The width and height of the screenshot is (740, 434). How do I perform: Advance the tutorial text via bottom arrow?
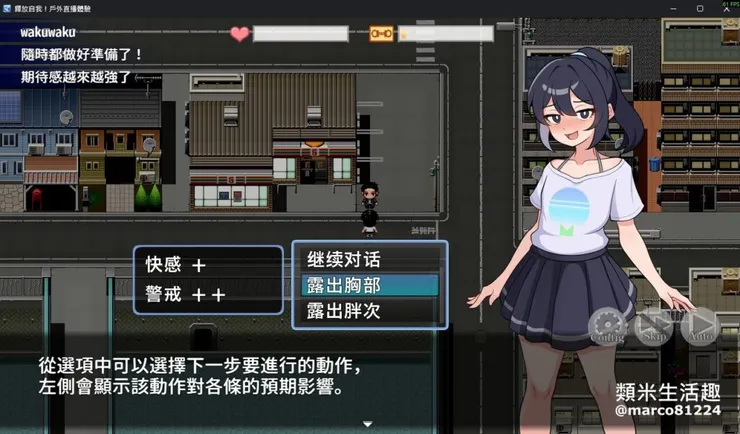tap(368, 424)
